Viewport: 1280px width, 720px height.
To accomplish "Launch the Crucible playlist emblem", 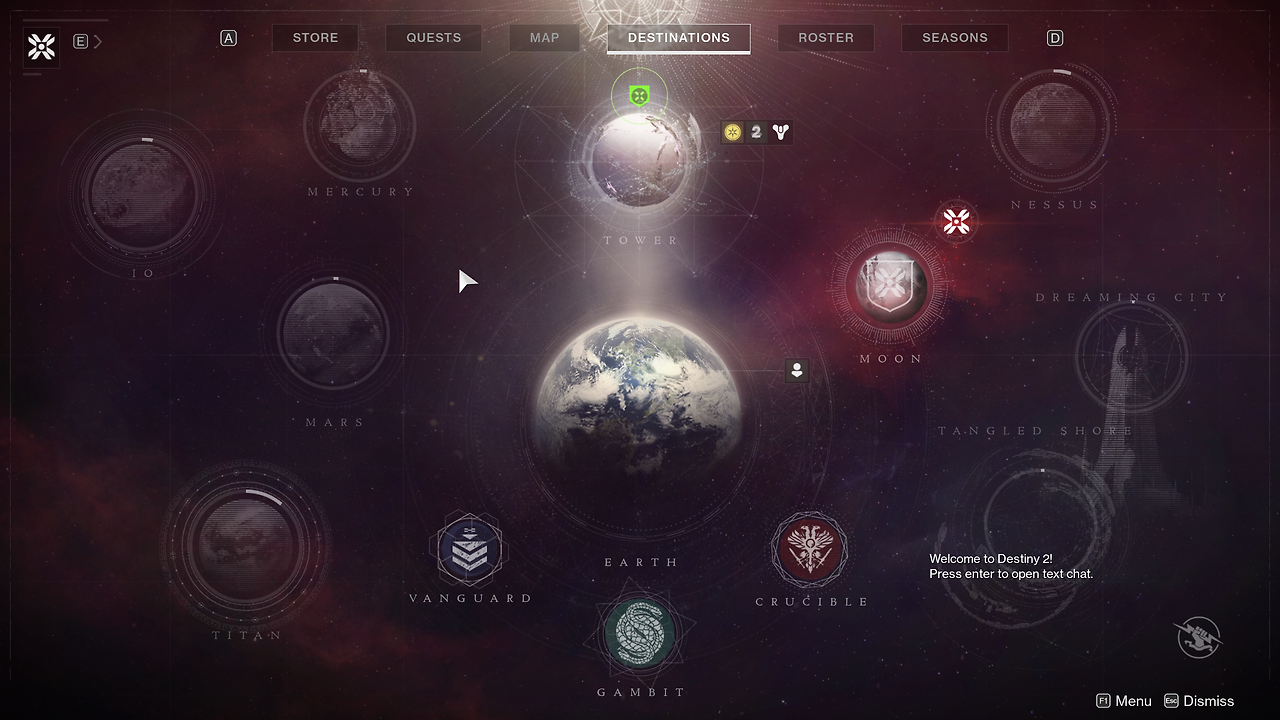I will click(809, 550).
